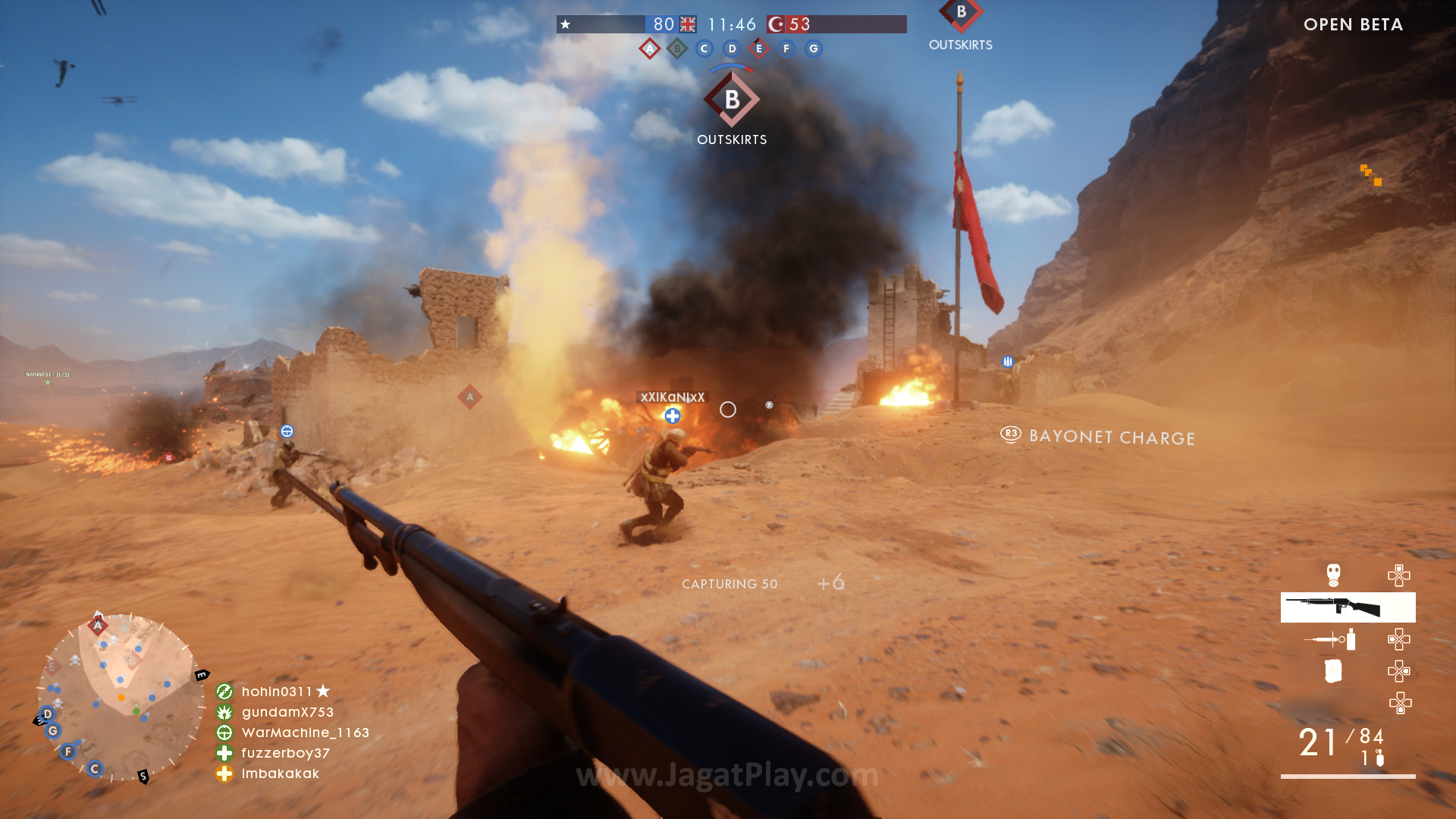Viewport: 1456px width, 819px height.
Task: Select objective E in the top flag row
Action: [759, 49]
